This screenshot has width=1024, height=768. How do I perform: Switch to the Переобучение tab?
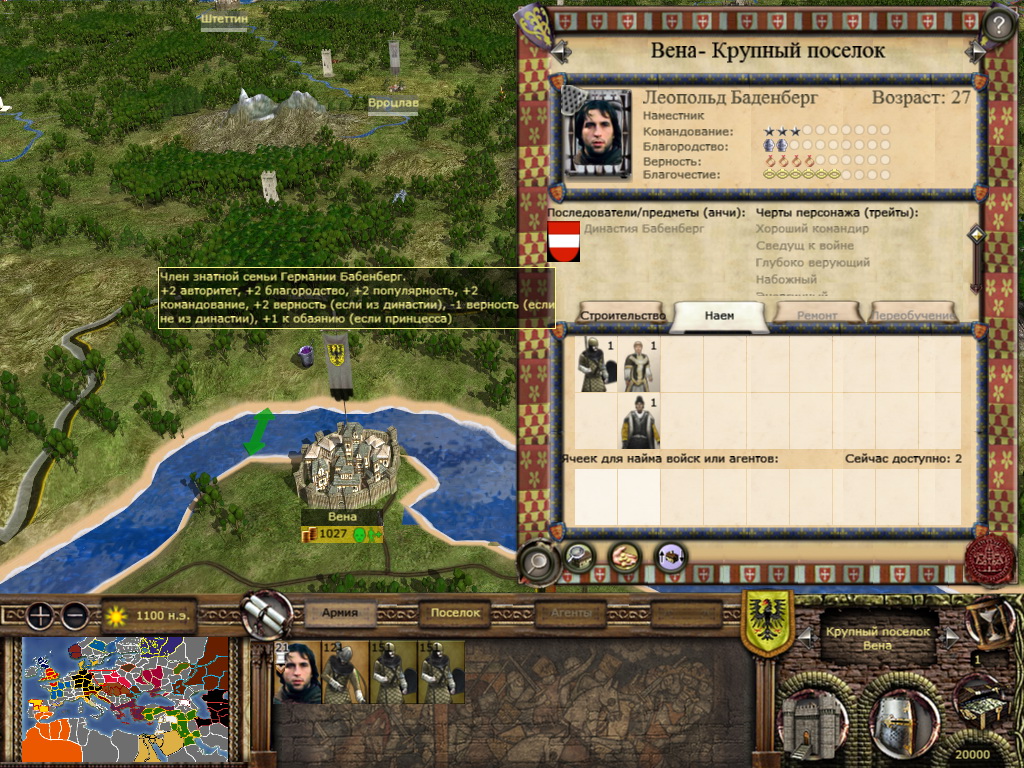click(x=915, y=315)
